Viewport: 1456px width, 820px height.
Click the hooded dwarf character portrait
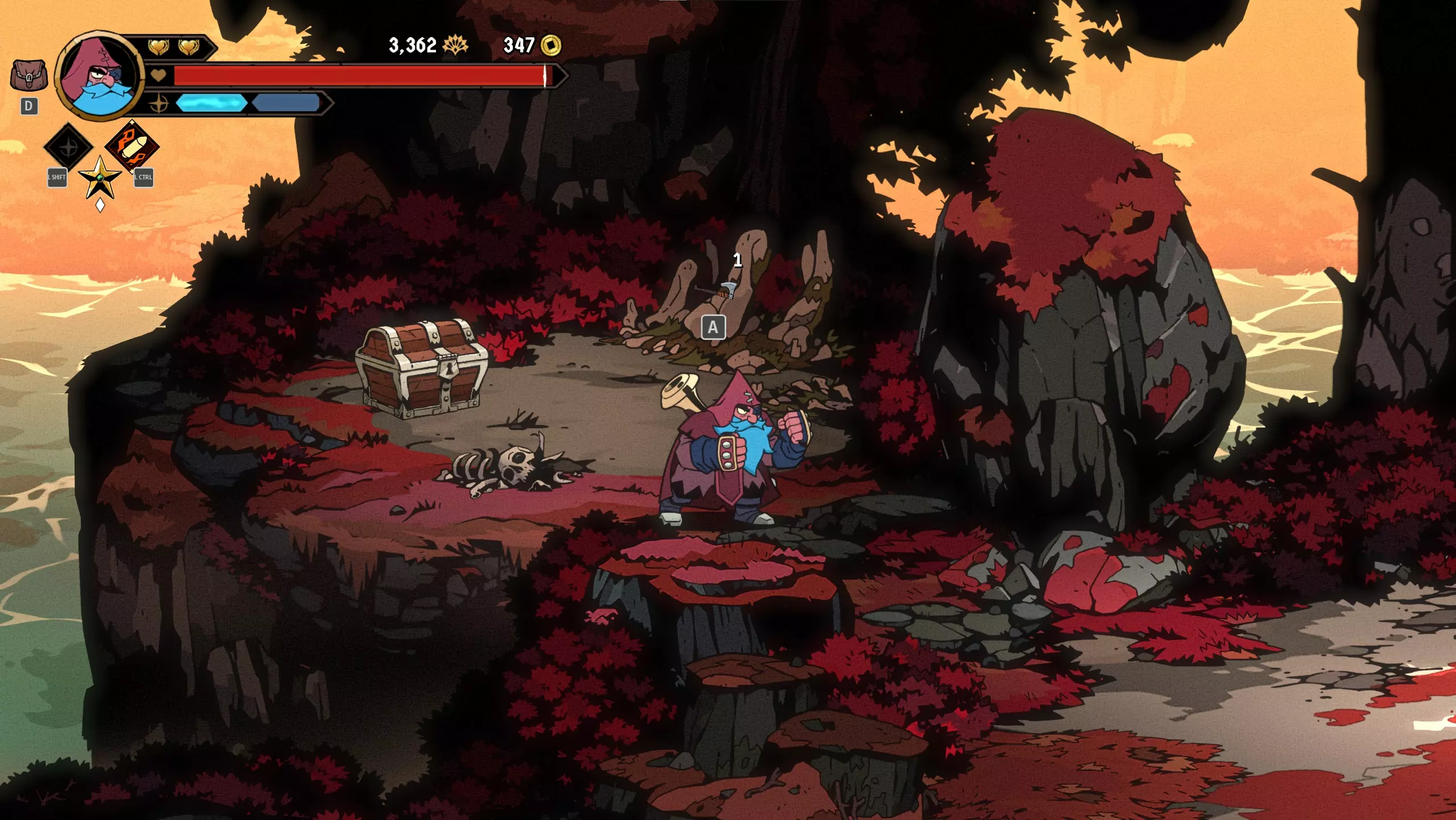(100, 76)
